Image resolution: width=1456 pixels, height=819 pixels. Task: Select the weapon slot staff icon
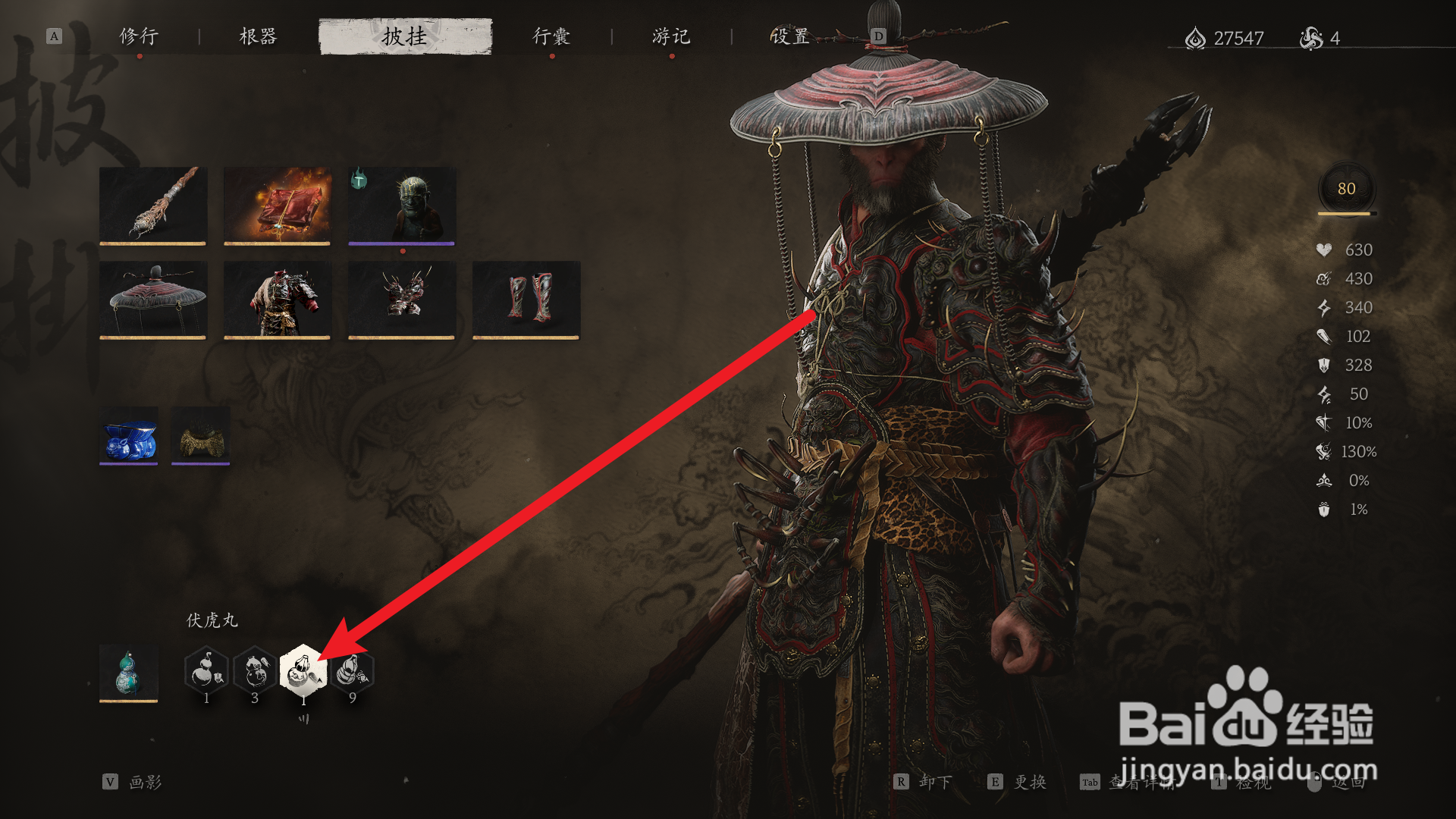pos(152,206)
